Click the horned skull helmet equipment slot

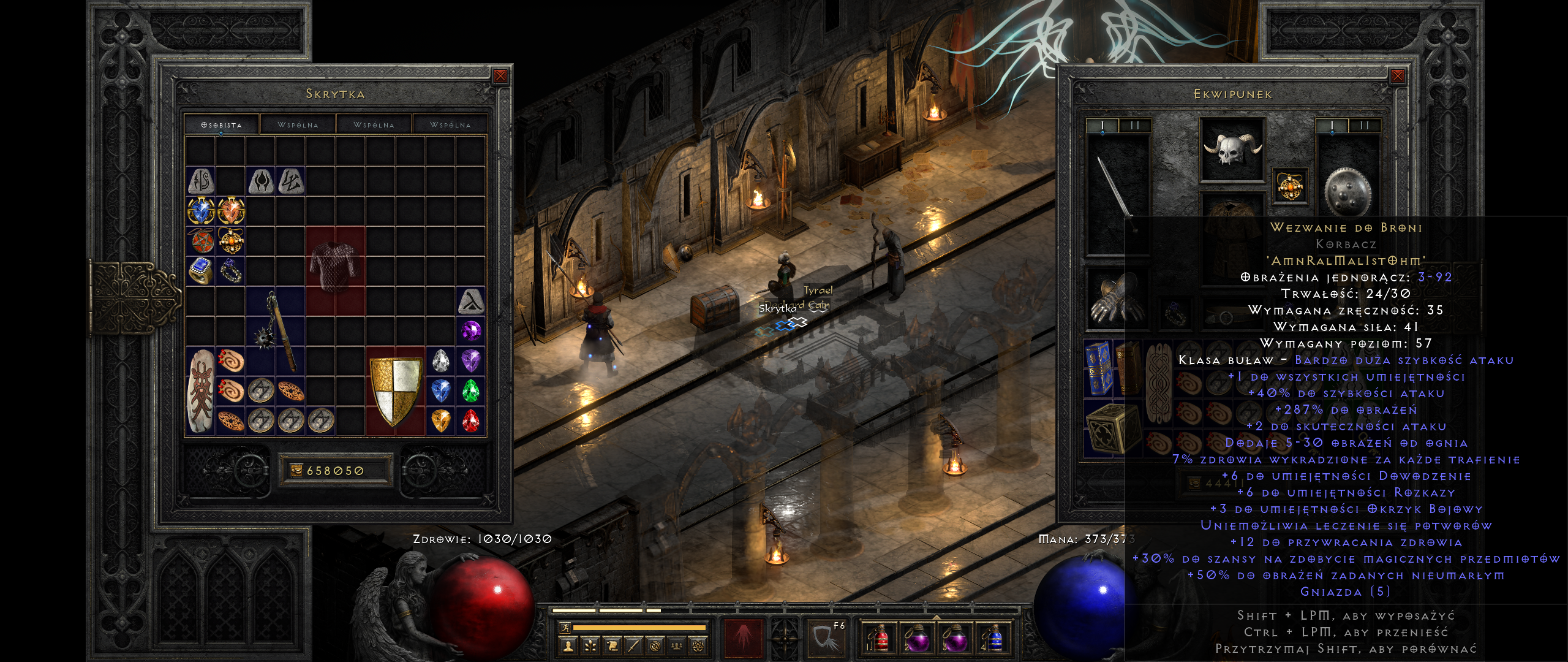click(1232, 150)
